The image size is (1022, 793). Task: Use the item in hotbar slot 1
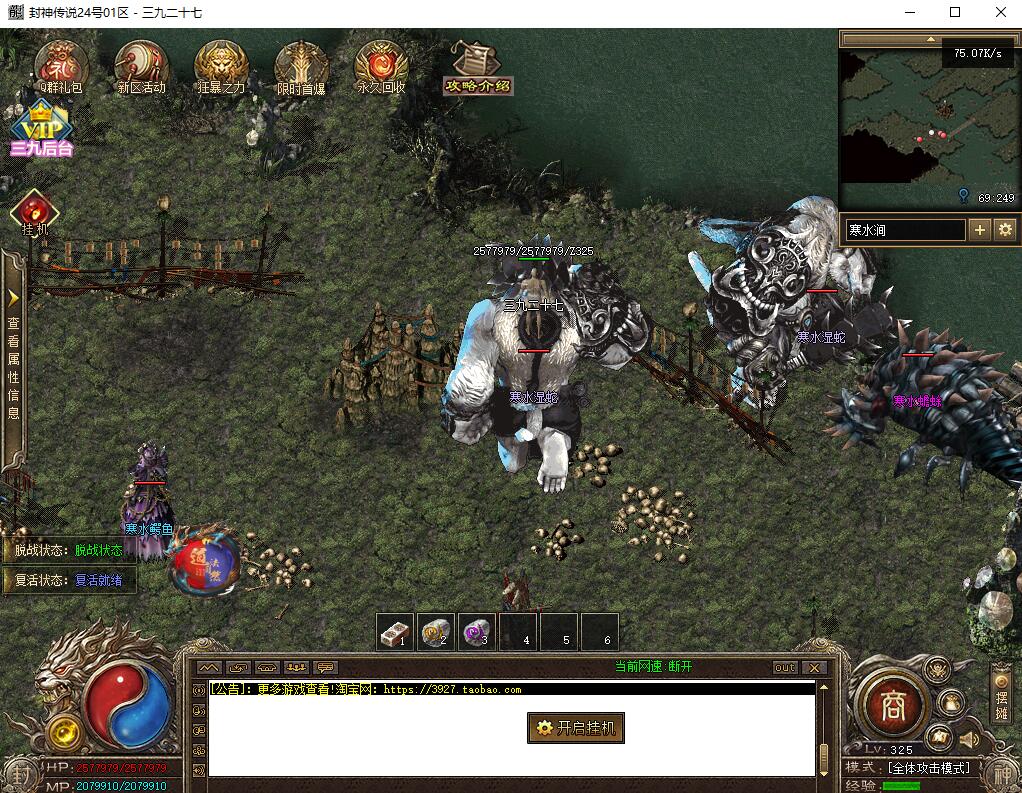tap(395, 631)
